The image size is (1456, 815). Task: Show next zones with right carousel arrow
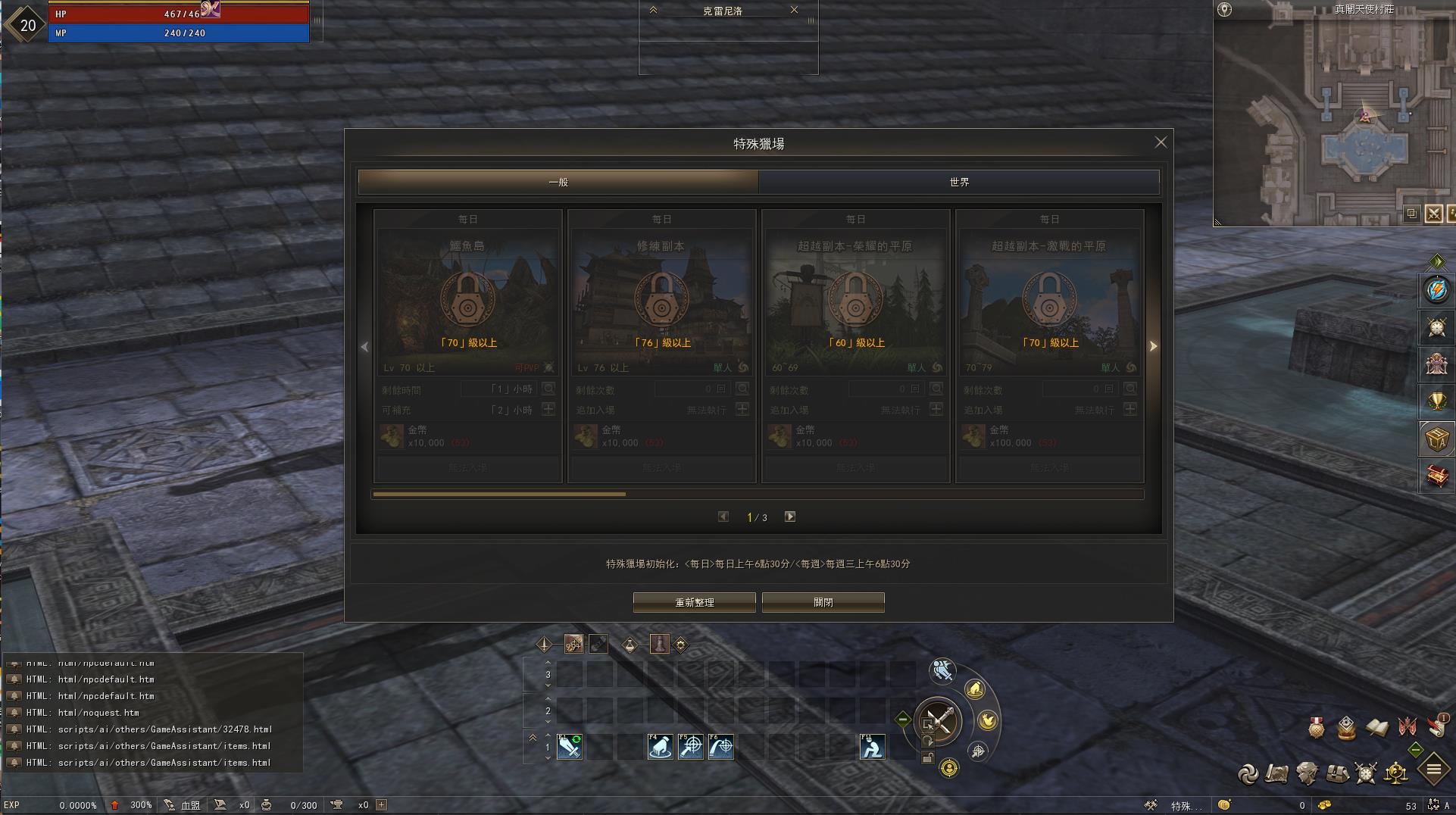[x=1153, y=346]
